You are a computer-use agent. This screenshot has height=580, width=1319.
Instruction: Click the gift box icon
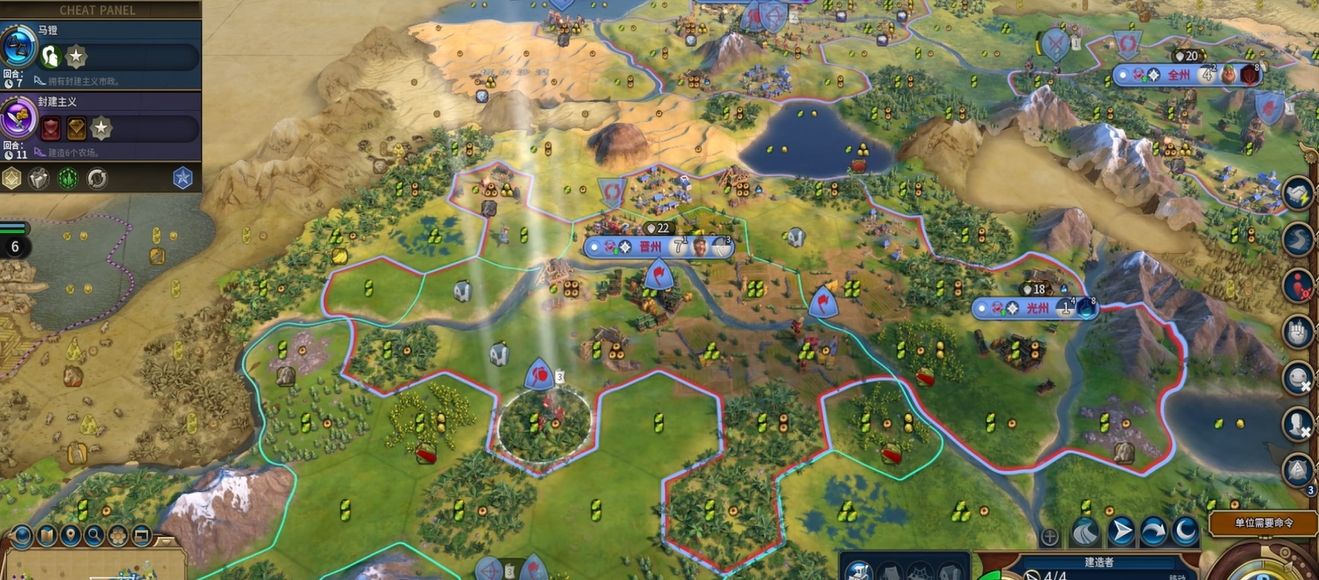(39, 179)
